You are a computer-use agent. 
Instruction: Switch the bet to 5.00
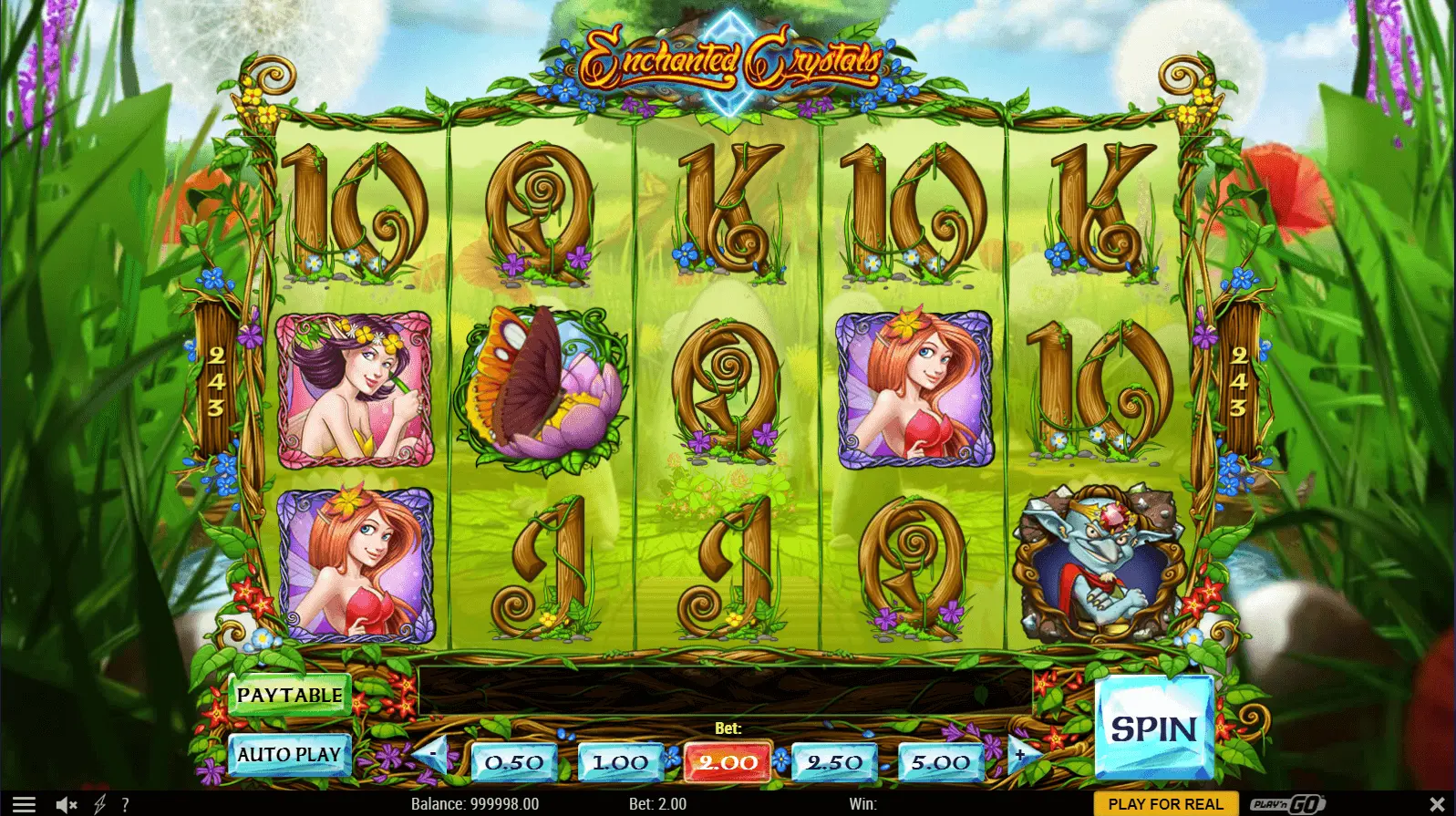940,762
